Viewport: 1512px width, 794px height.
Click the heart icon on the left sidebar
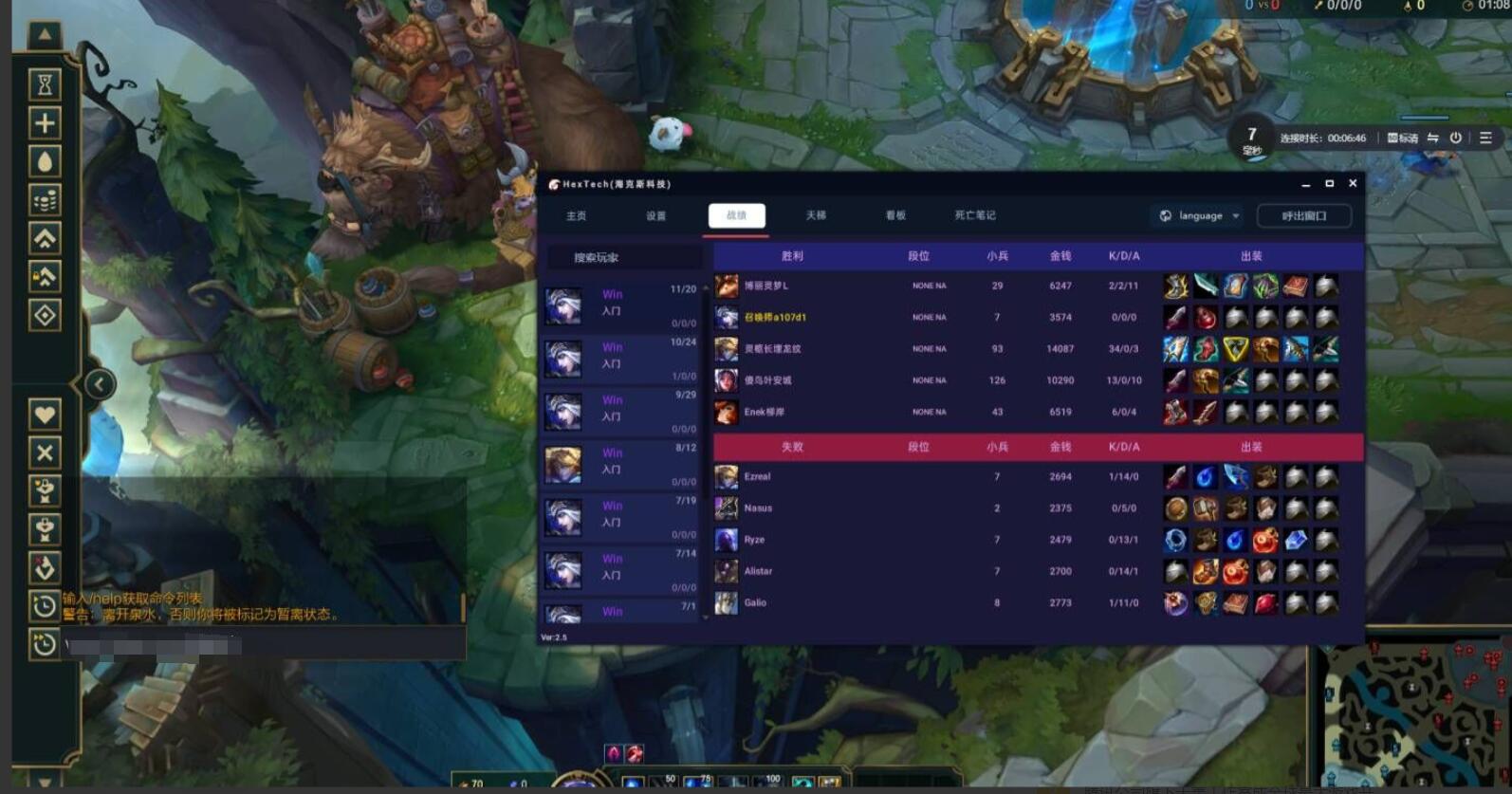[45, 414]
